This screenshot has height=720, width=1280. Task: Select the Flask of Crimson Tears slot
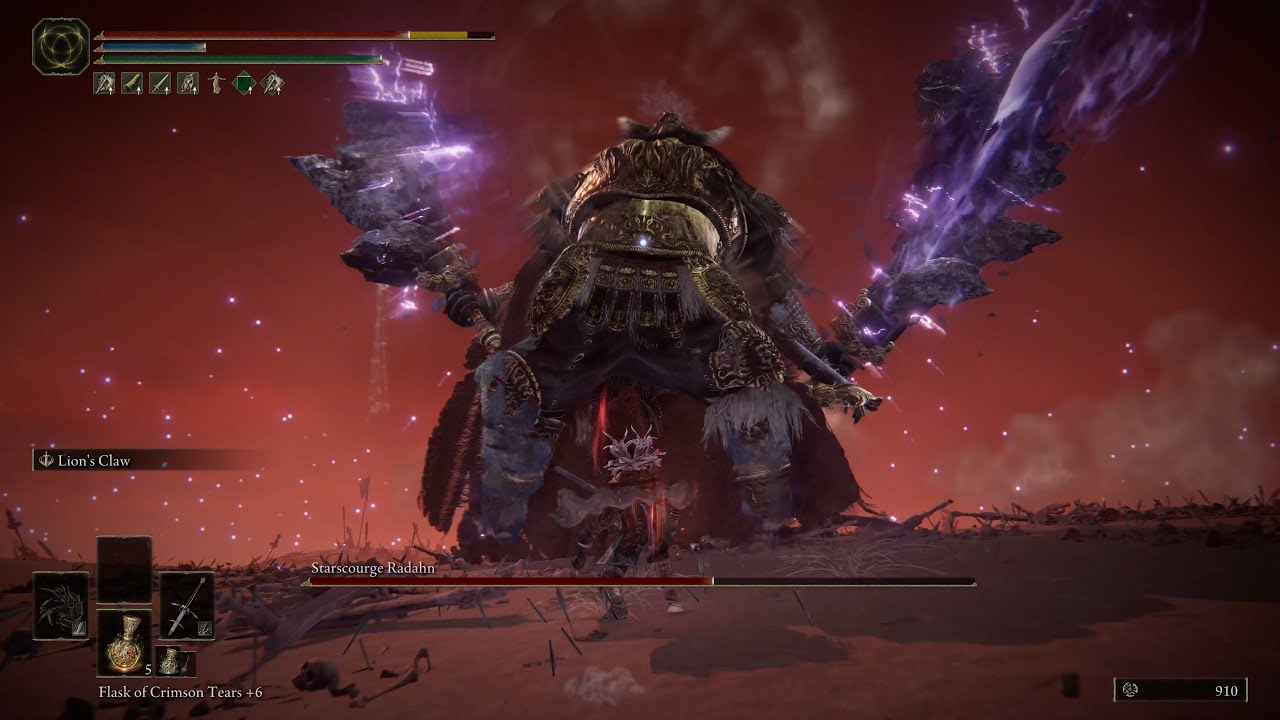(125, 642)
